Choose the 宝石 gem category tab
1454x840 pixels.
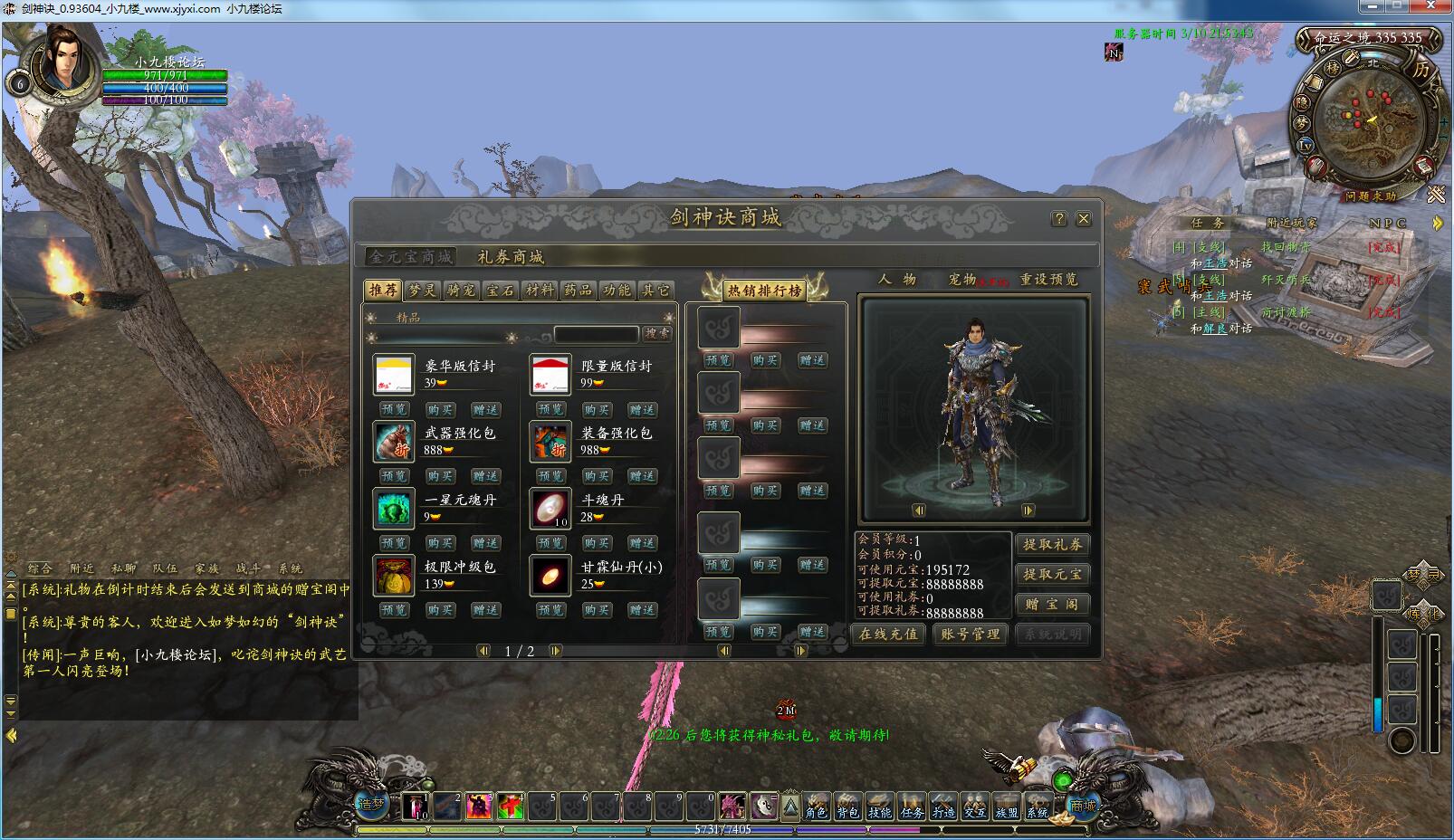coord(500,291)
